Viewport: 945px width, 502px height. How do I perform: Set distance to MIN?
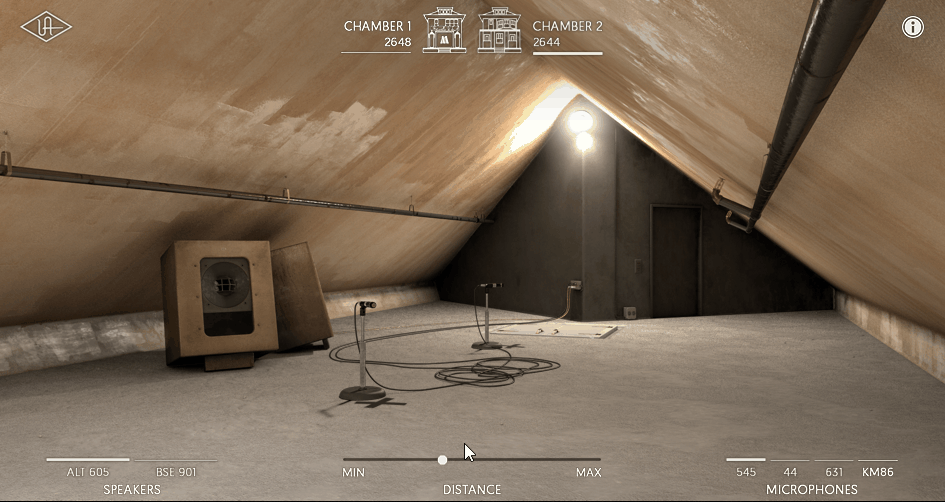(354, 472)
